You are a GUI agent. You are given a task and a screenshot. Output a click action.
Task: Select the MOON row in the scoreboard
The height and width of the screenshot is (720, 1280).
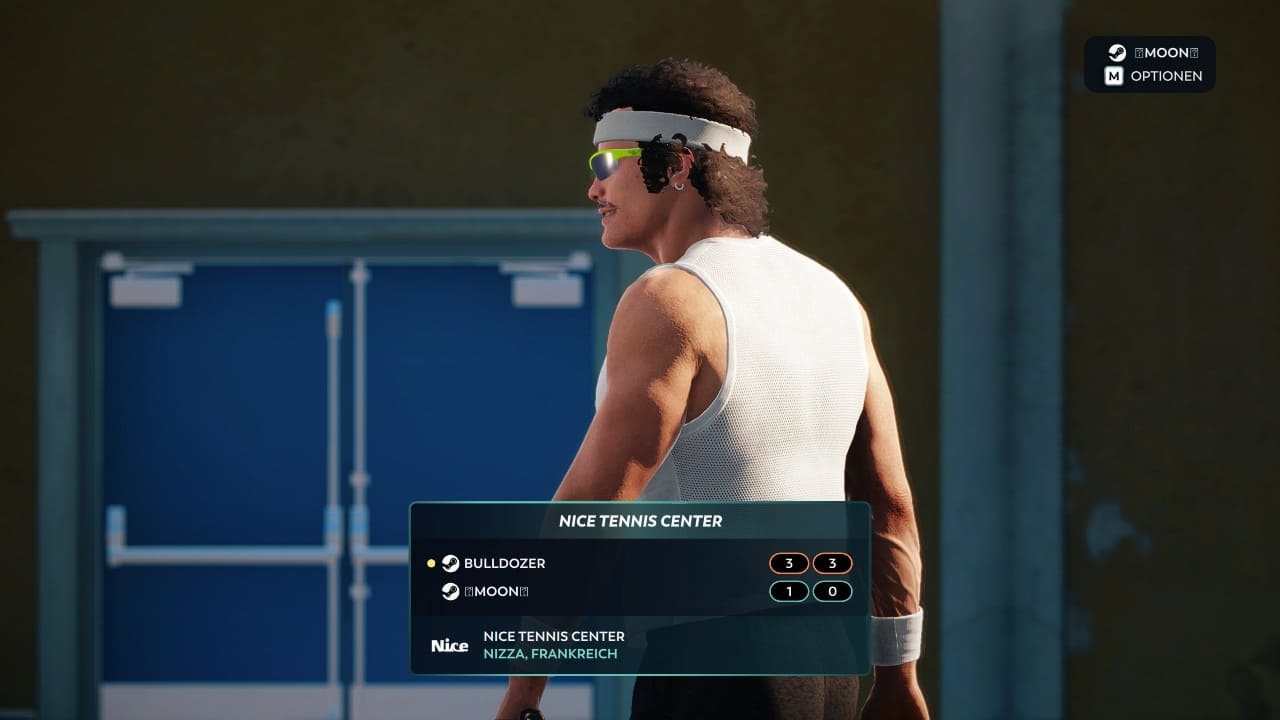point(495,592)
